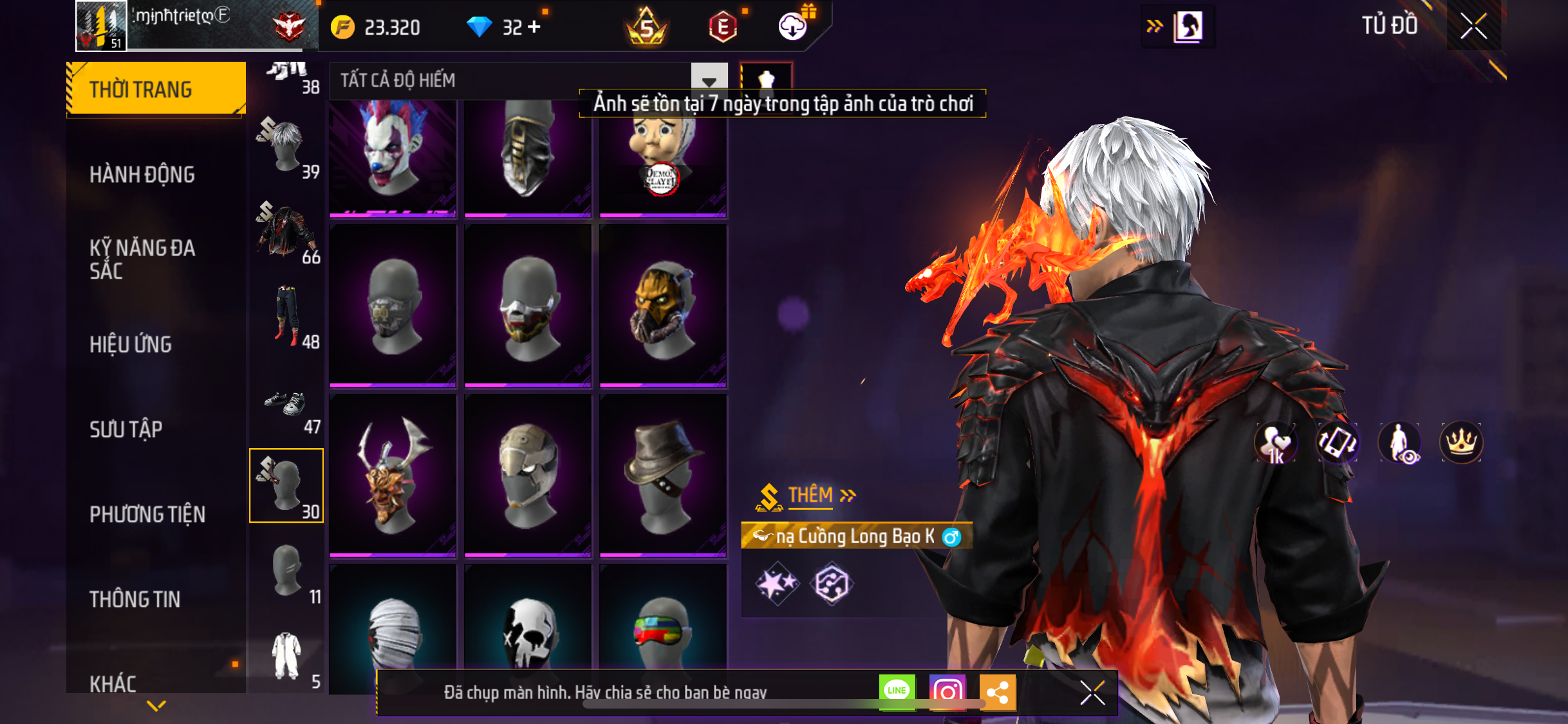Share the screenshot via LINE
Viewport: 1568px width, 724px height.
coord(897,692)
